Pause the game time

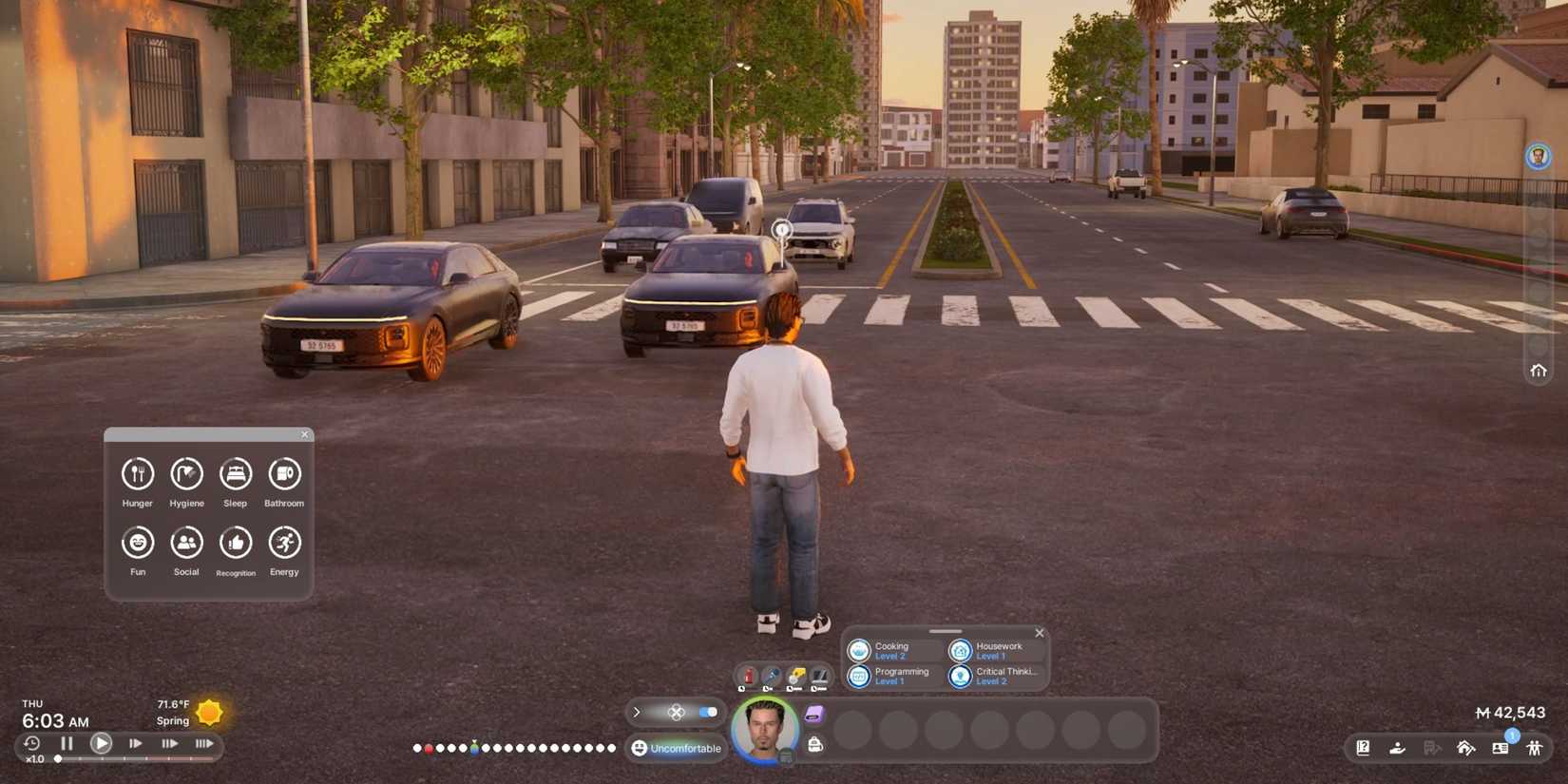pos(67,744)
